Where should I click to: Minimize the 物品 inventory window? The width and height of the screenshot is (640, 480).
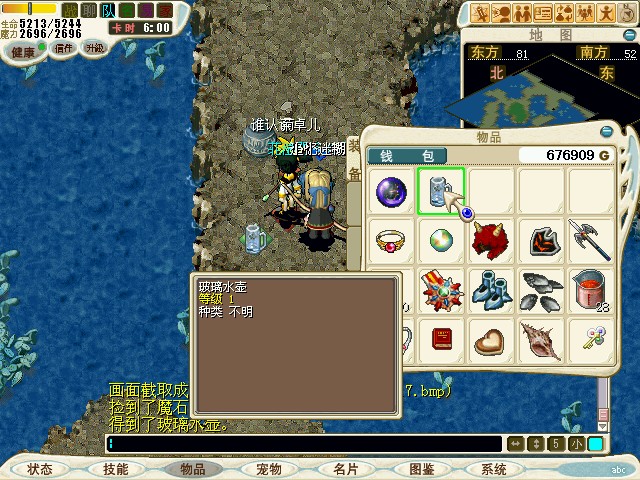(605, 131)
